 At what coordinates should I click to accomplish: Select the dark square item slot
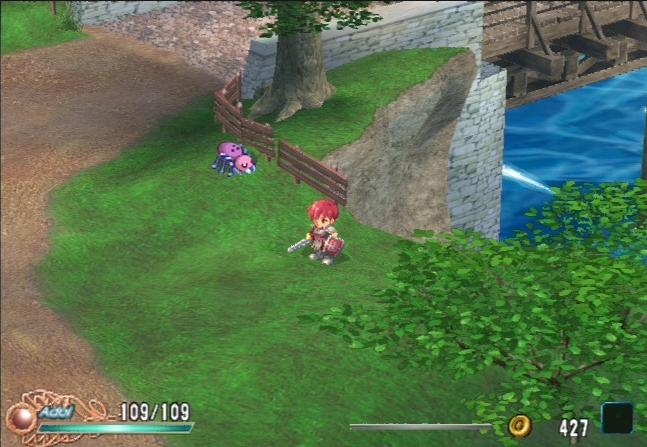[x=616, y=419]
